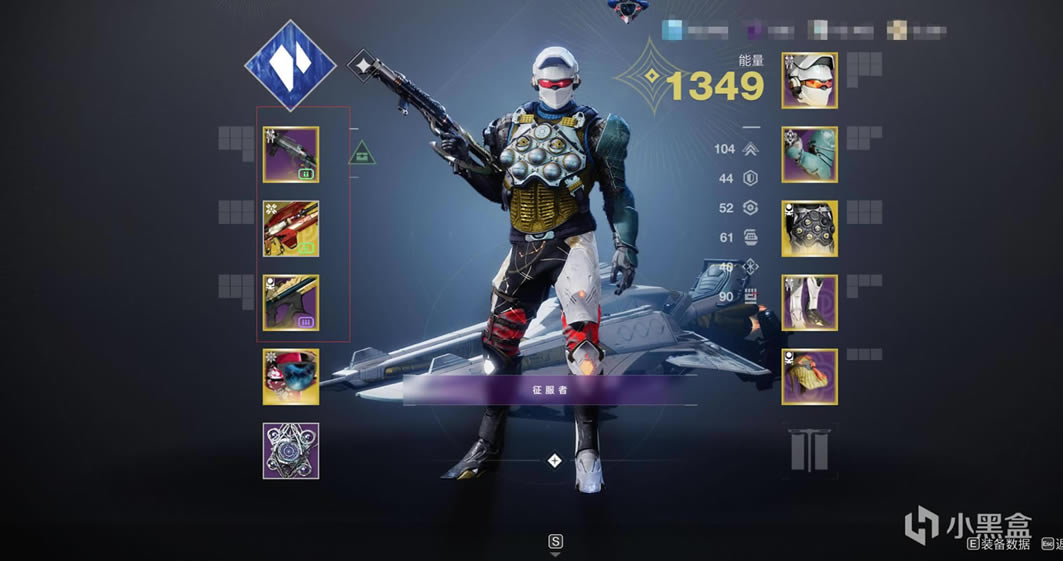Select the helmet armor slot
Image resolution: width=1063 pixels, height=561 pixels.
(x=809, y=81)
